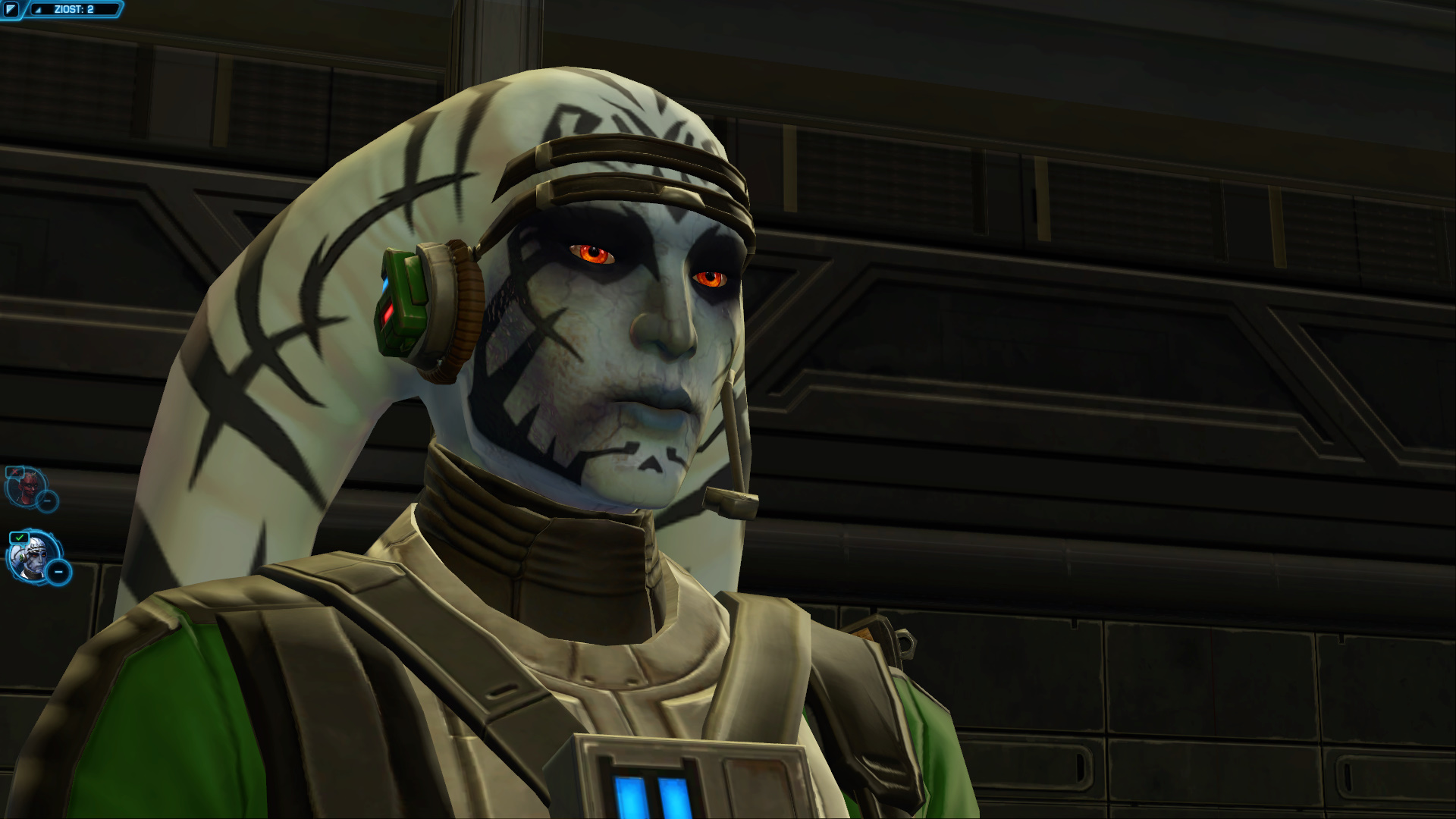
Task: Toggle the quest objective checkbox beside ZIOST
Action: (11, 8)
